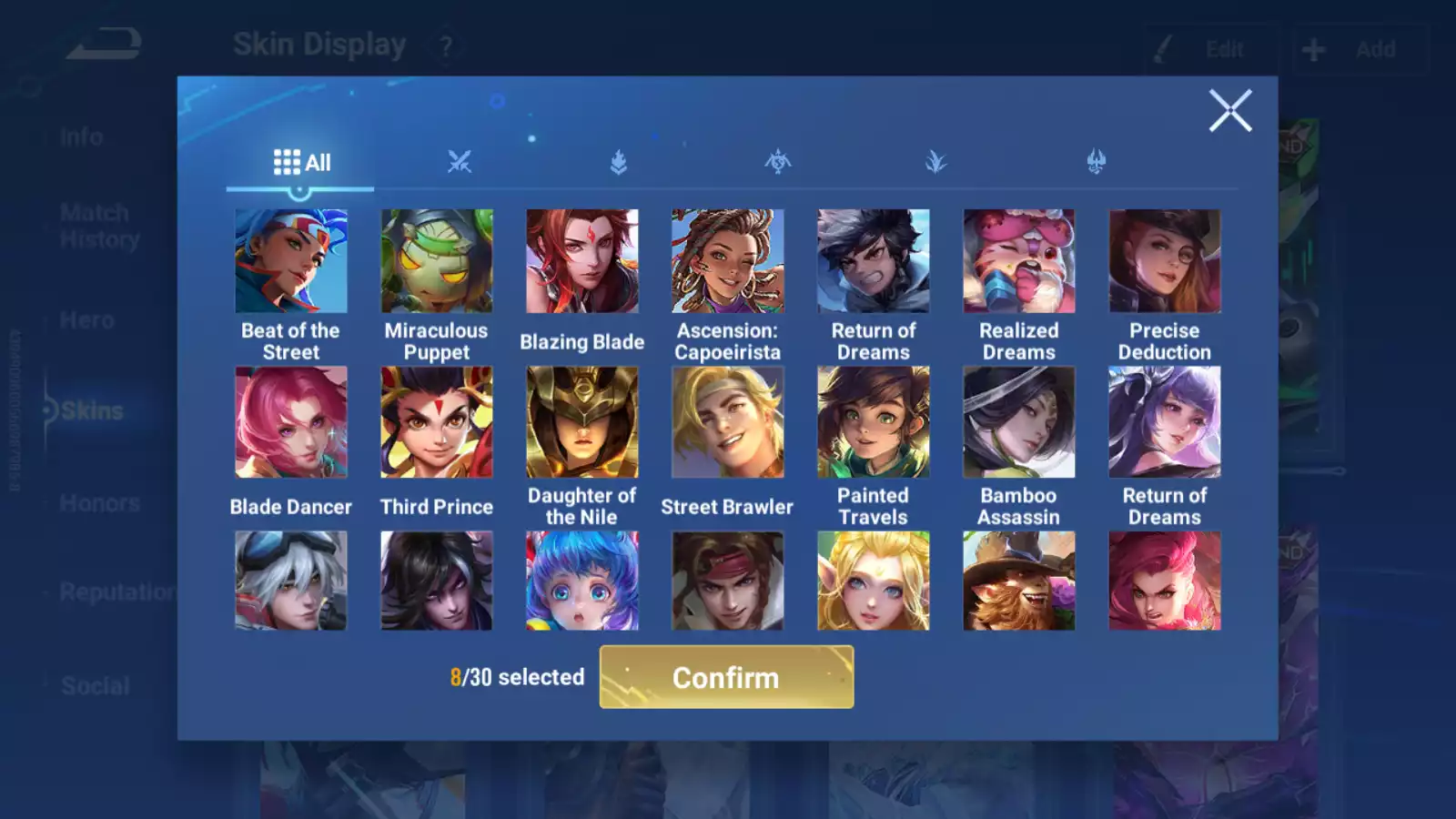Select Ascension: Capoeirista skin
The height and width of the screenshot is (819, 1456).
[x=728, y=261]
